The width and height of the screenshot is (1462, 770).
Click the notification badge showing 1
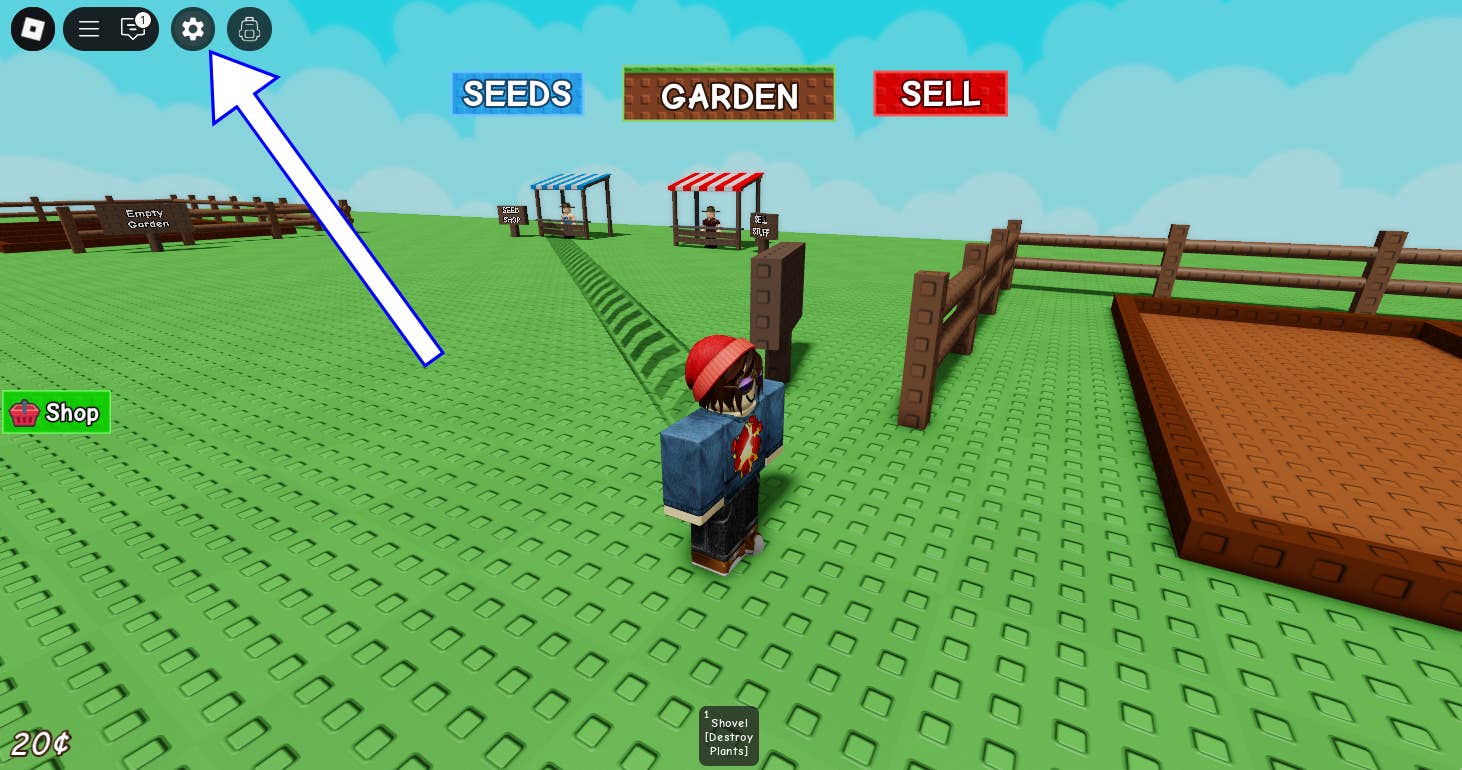click(x=142, y=18)
